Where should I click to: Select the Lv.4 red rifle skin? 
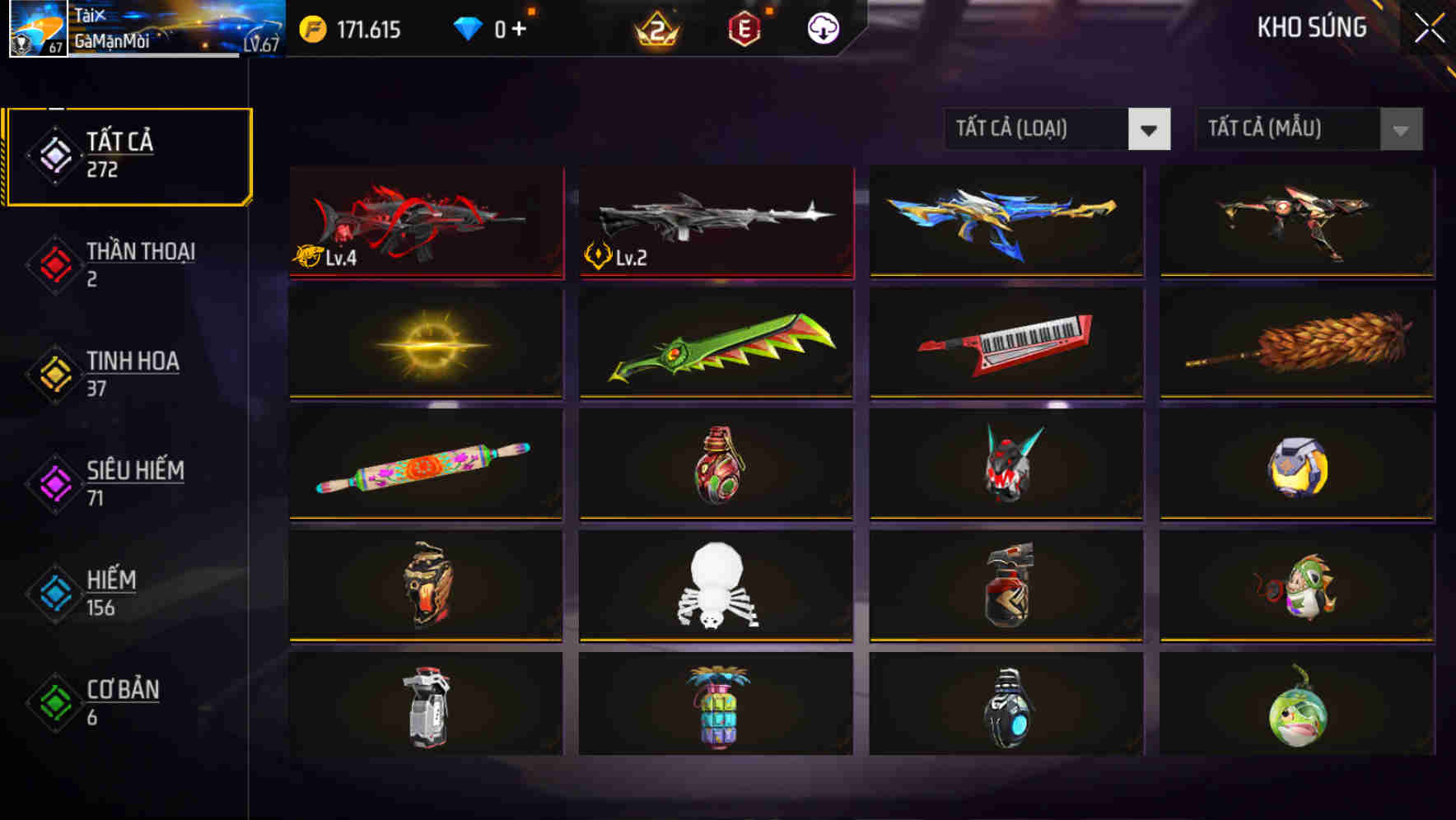tap(426, 221)
